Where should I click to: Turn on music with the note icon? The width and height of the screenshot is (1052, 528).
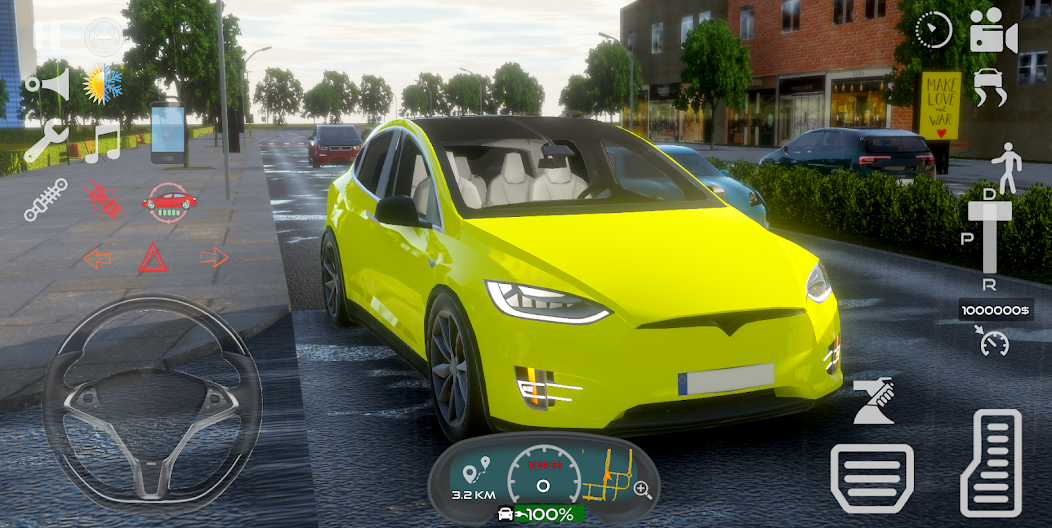pyautogui.click(x=101, y=143)
